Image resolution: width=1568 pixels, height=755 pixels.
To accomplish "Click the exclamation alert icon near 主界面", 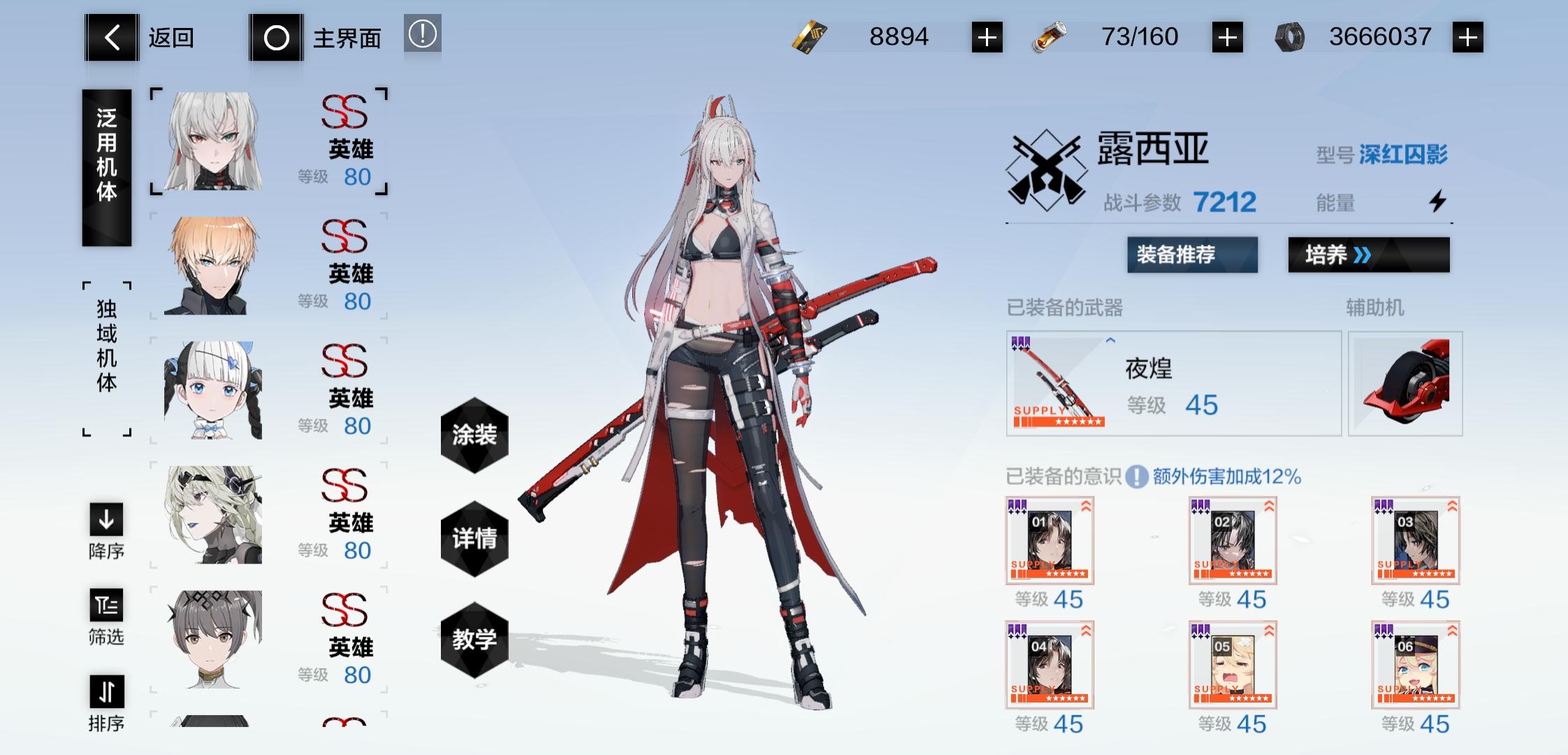I will click(x=423, y=34).
